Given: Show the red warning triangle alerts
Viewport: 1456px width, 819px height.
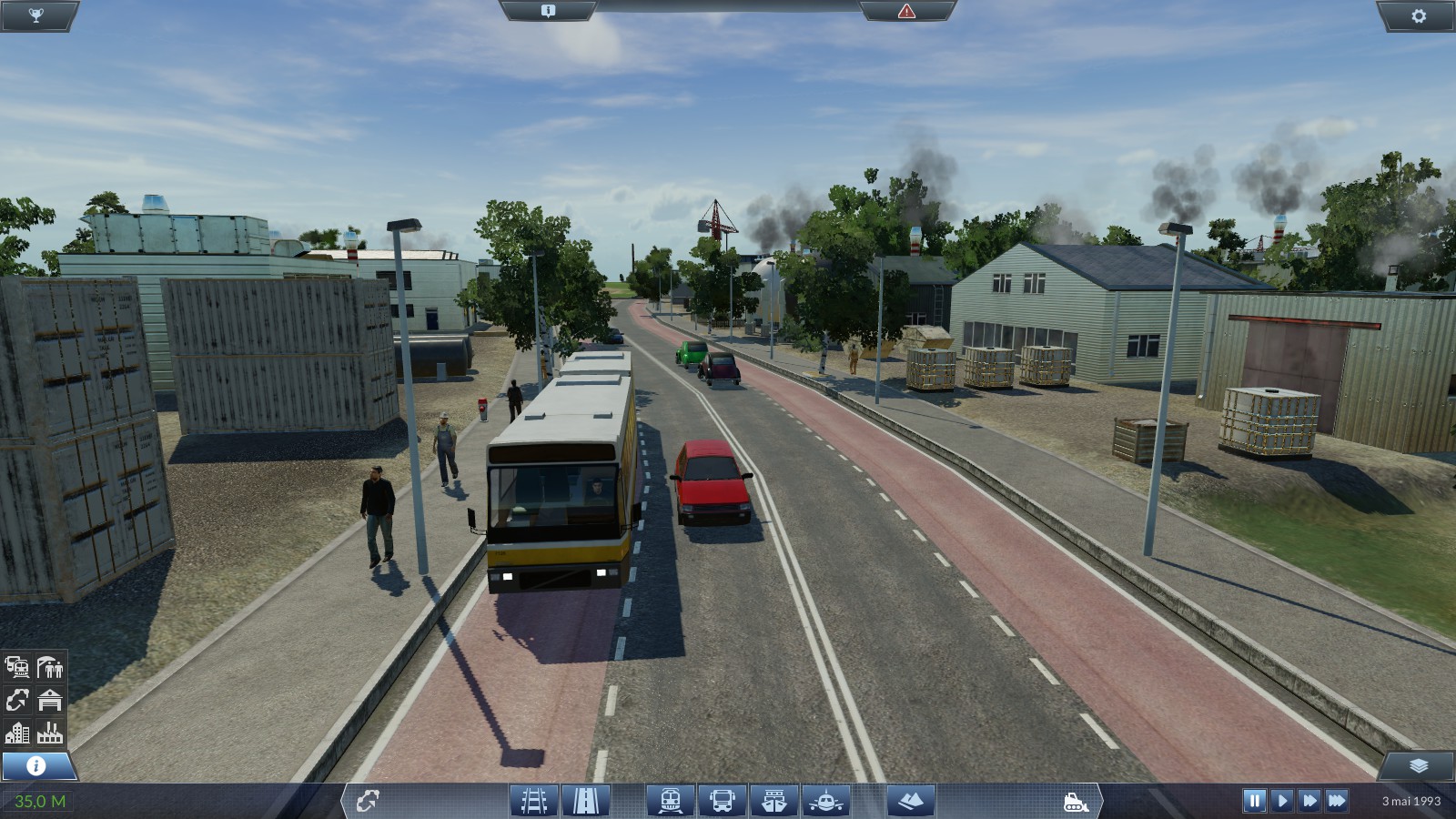Looking at the screenshot, I should click(x=906, y=11).
